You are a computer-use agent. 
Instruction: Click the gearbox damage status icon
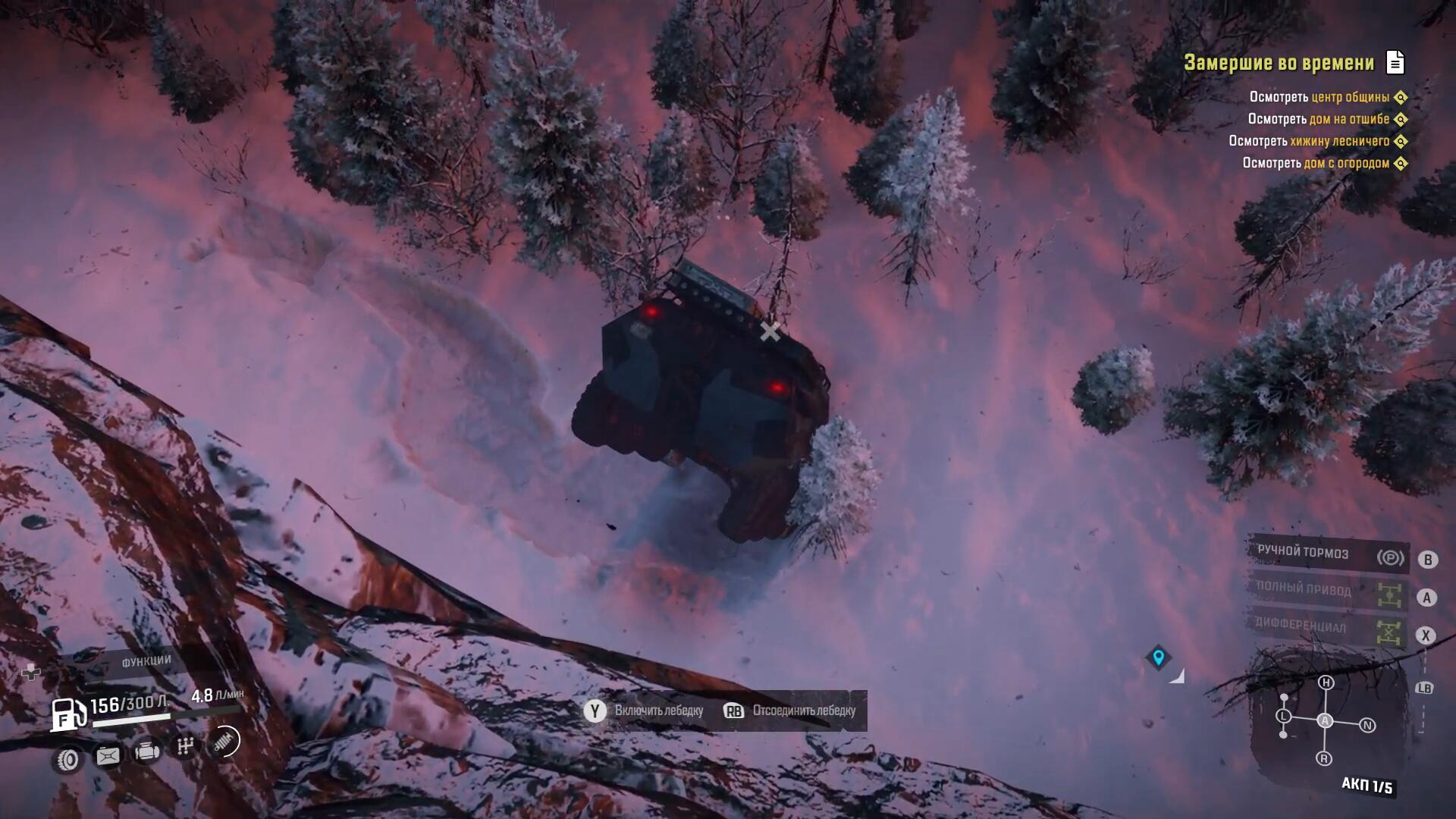(x=185, y=747)
